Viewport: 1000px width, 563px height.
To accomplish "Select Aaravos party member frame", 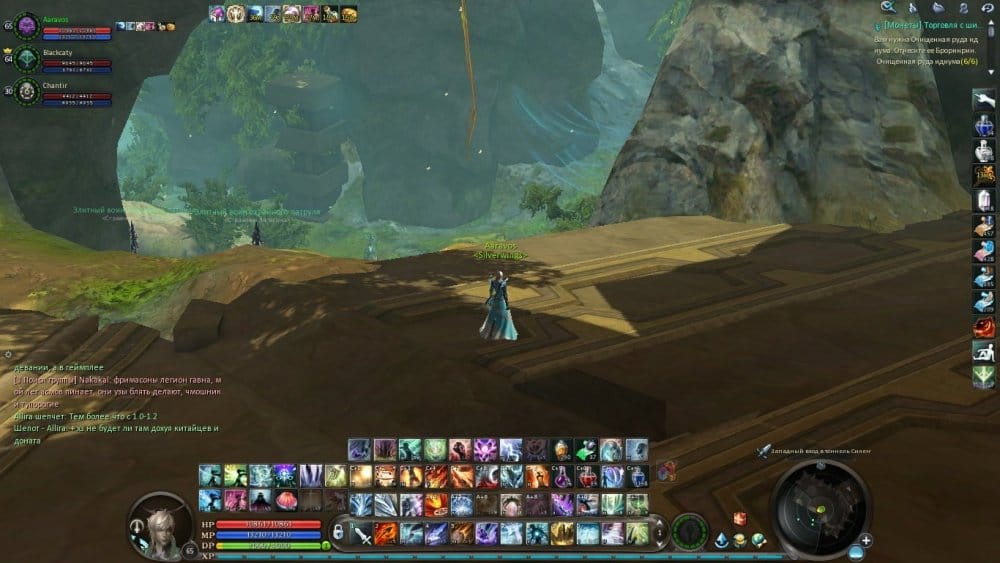I will click(60, 25).
